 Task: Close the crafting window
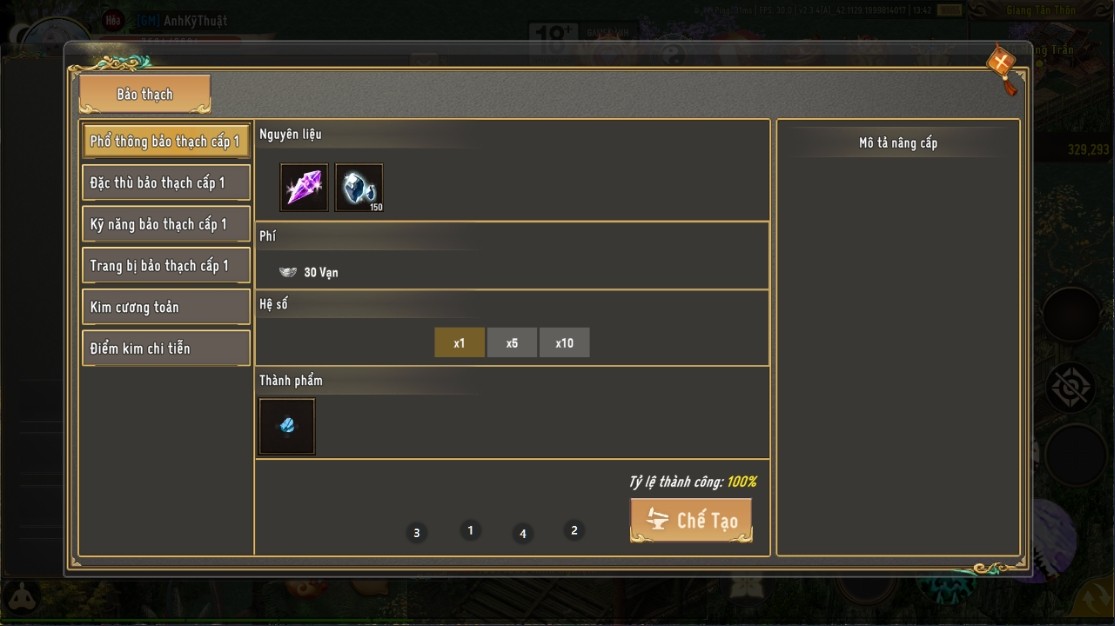tap(1001, 63)
